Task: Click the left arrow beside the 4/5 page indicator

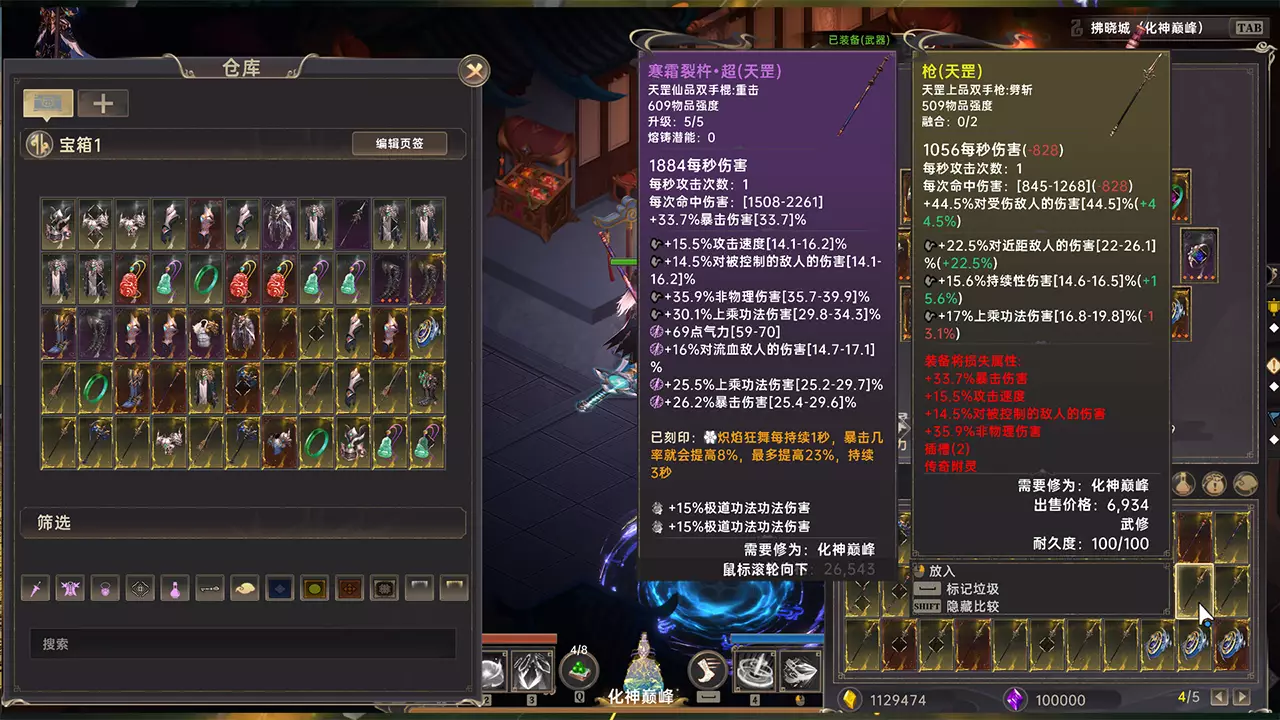Action: coord(1219,697)
